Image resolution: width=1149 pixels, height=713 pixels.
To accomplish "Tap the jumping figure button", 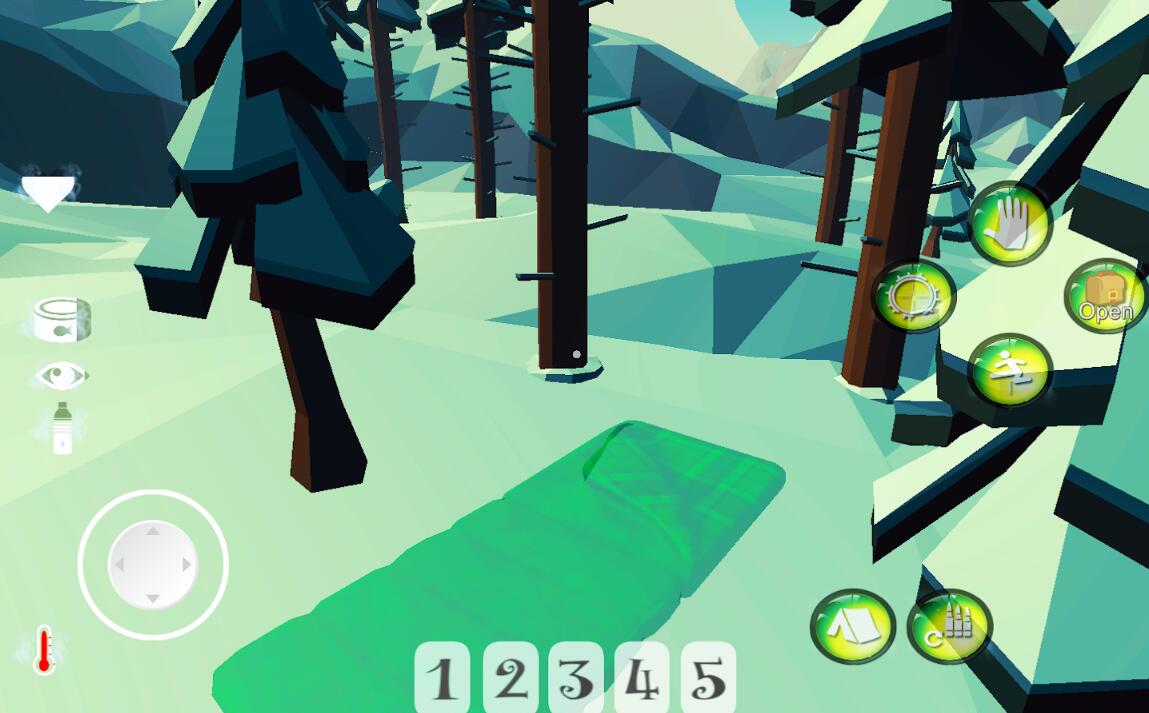I will (x=1010, y=371).
